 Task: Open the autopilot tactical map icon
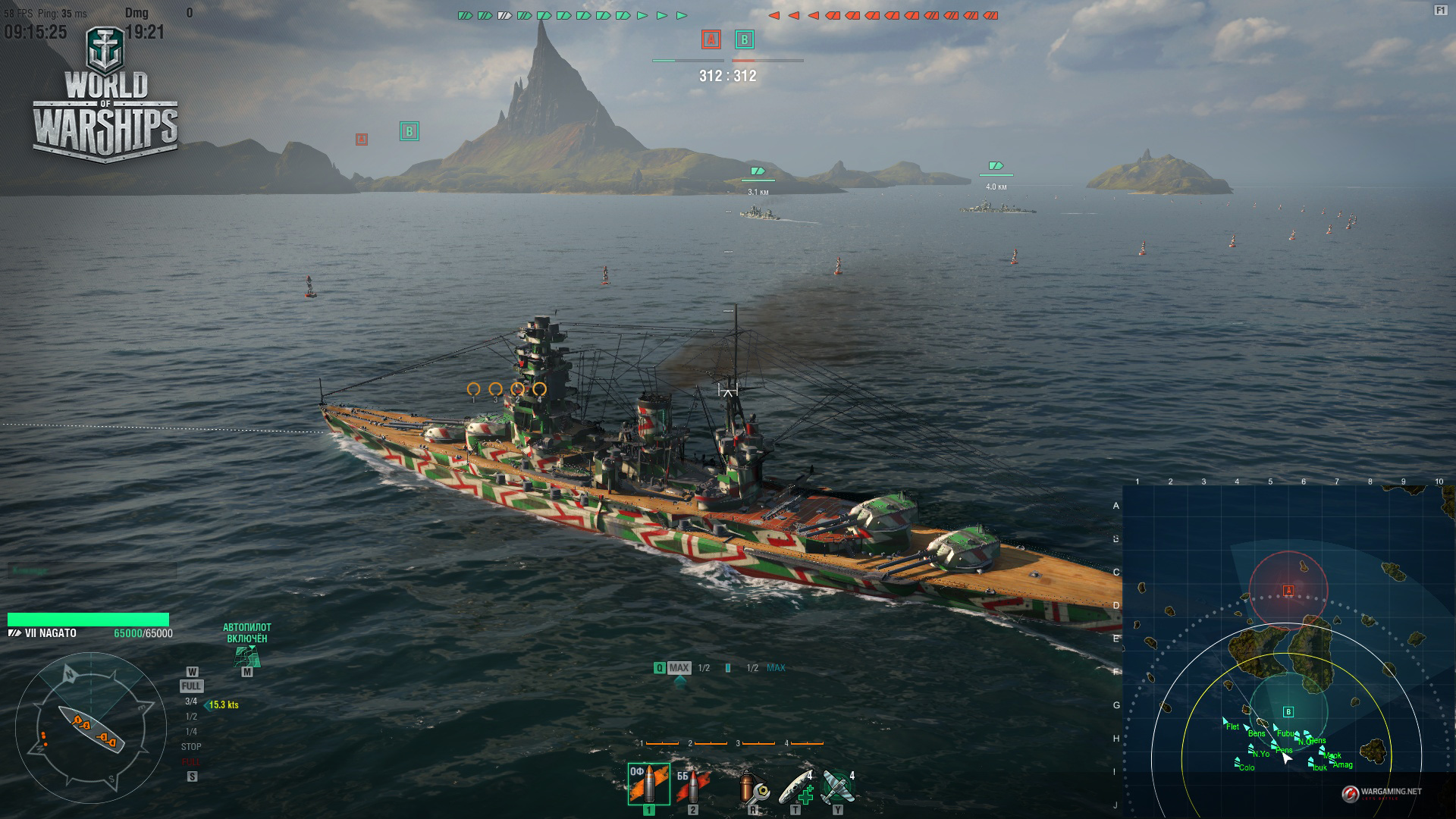click(246, 657)
